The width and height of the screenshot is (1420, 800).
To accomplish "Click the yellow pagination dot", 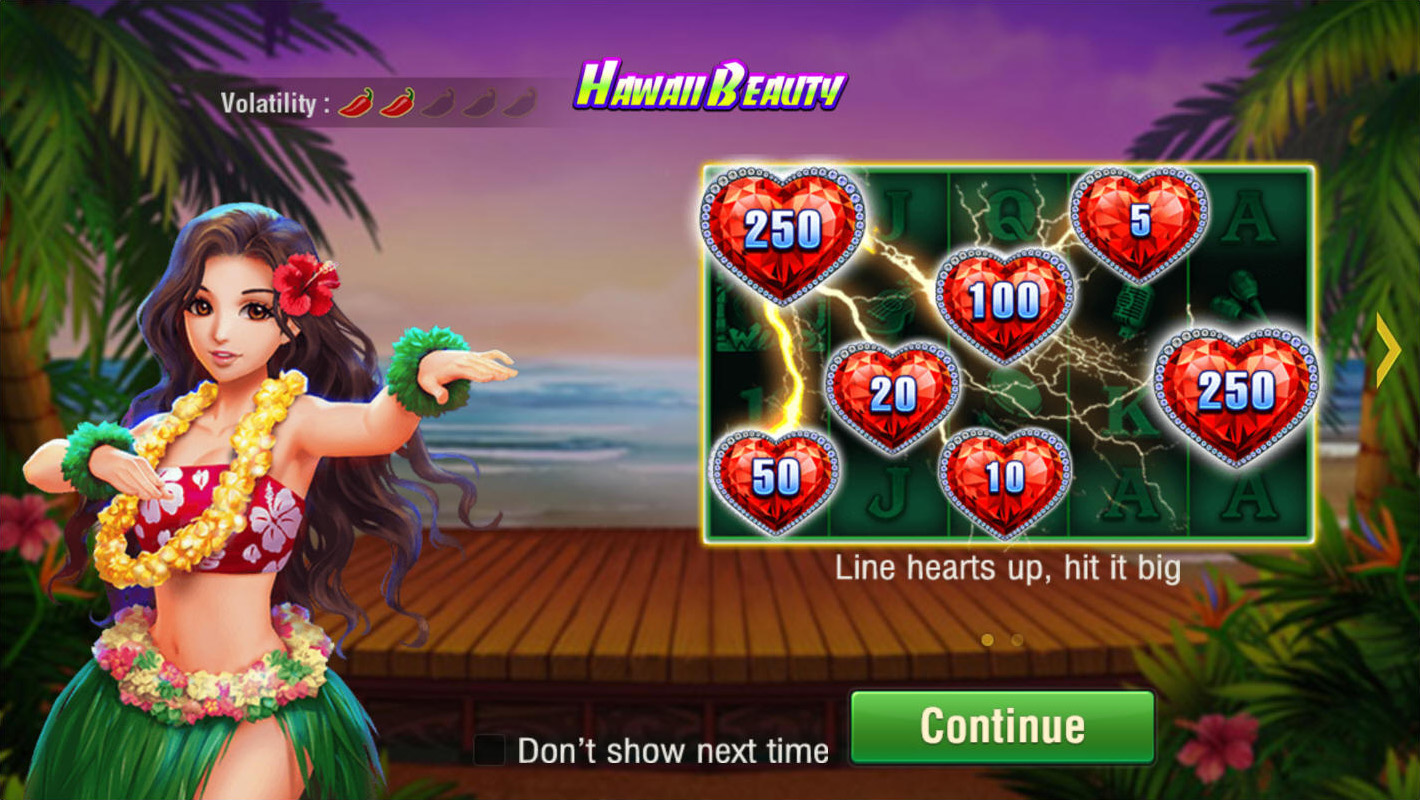I will [x=987, y=639].
